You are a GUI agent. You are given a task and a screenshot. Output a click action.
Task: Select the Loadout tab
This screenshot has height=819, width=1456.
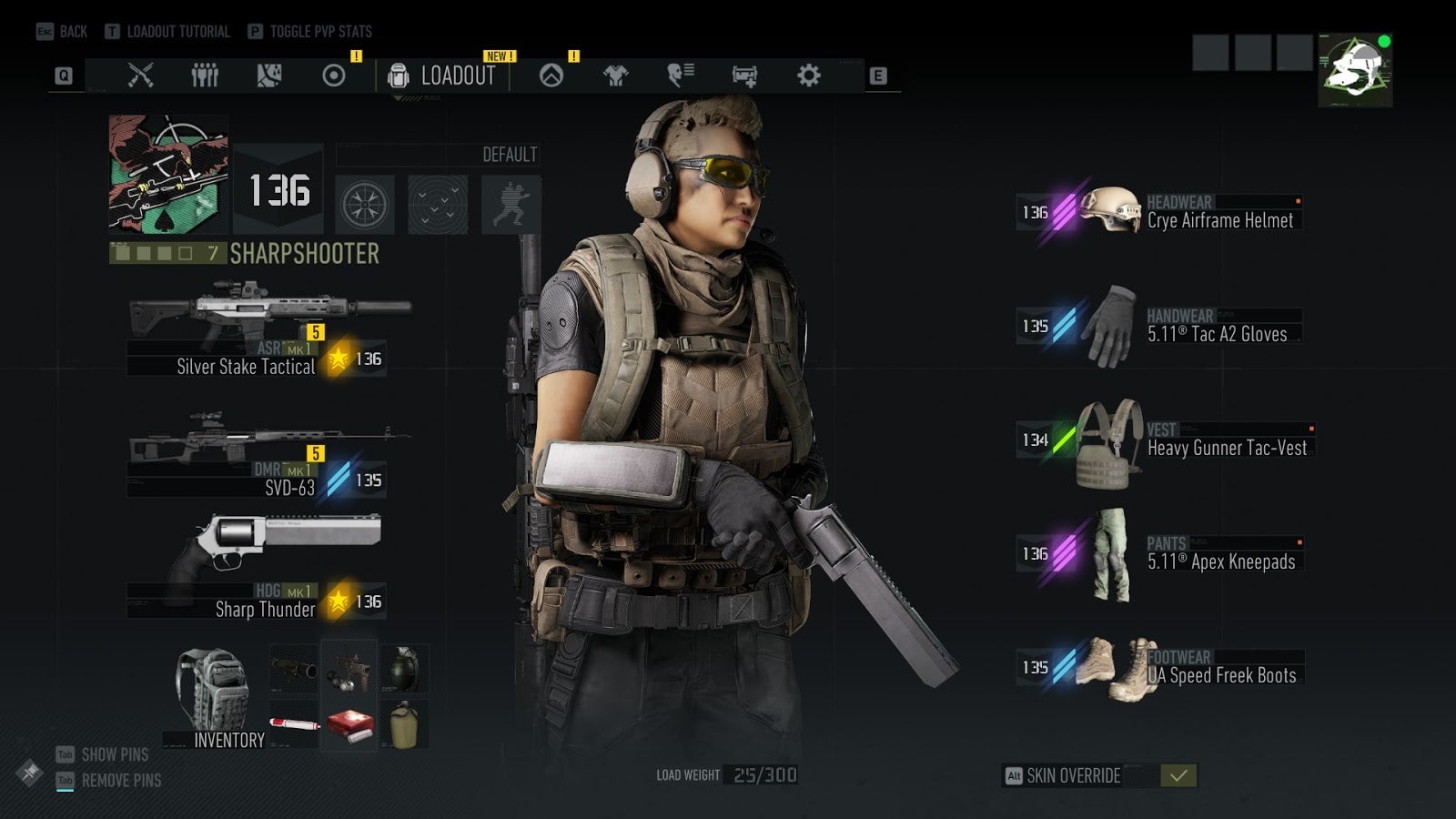[442, 76]
